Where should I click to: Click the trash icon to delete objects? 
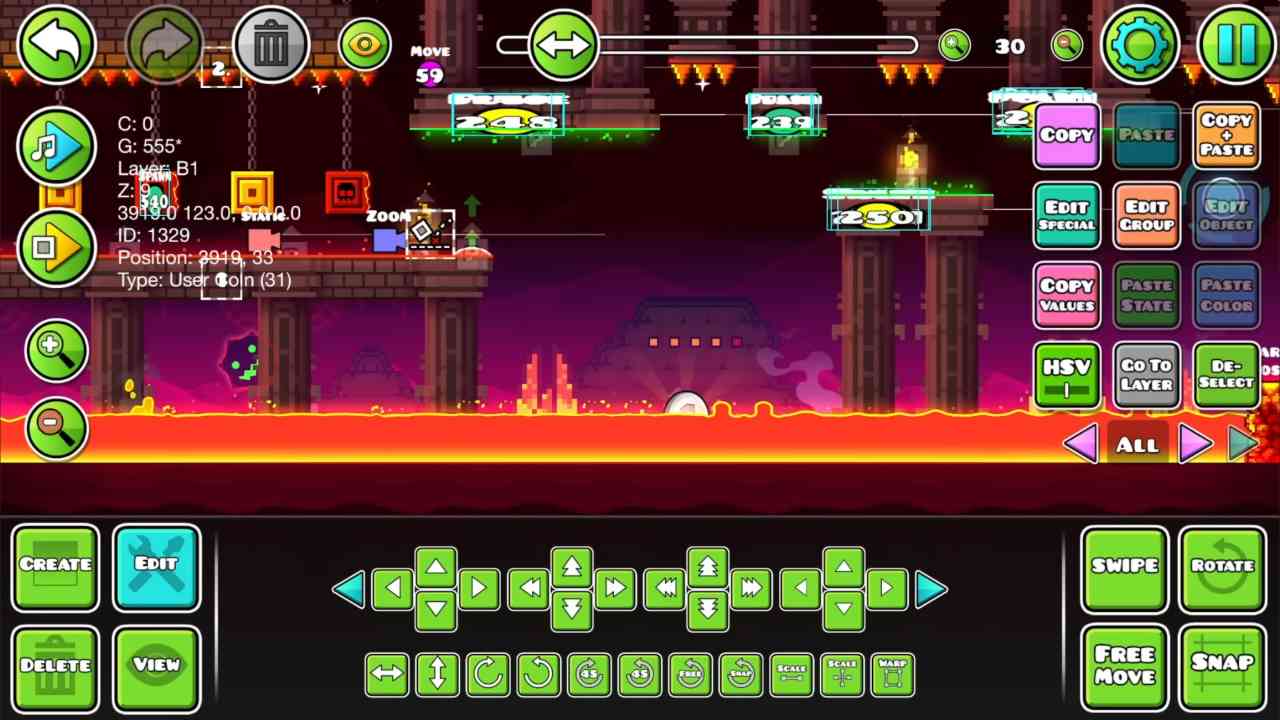tap(272, 43)
